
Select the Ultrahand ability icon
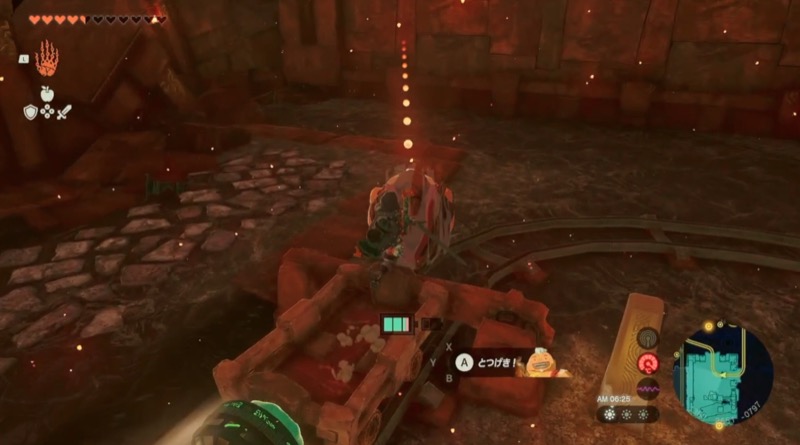pos(46,59)
